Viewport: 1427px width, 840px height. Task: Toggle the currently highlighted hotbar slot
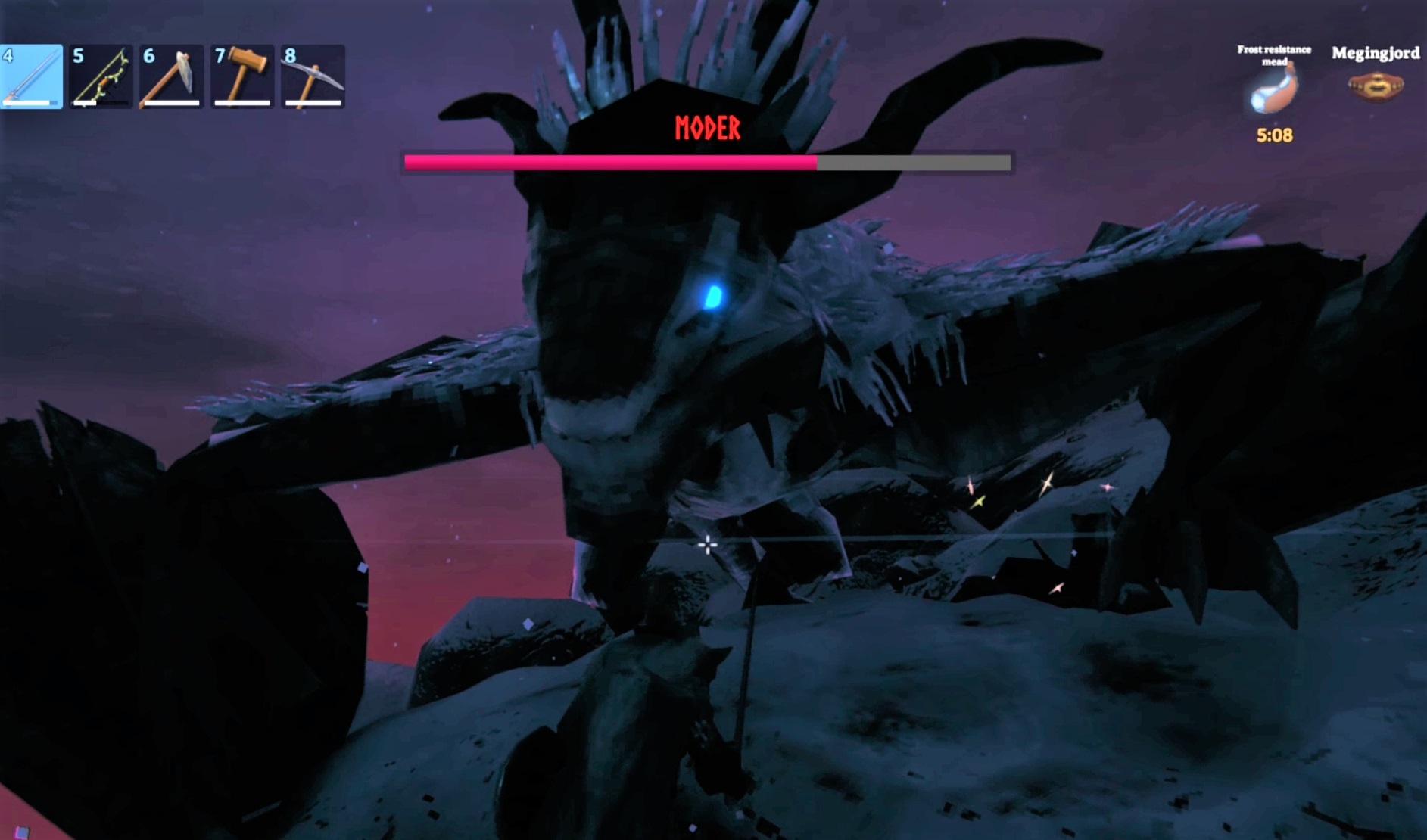click(x=31, y=76)
